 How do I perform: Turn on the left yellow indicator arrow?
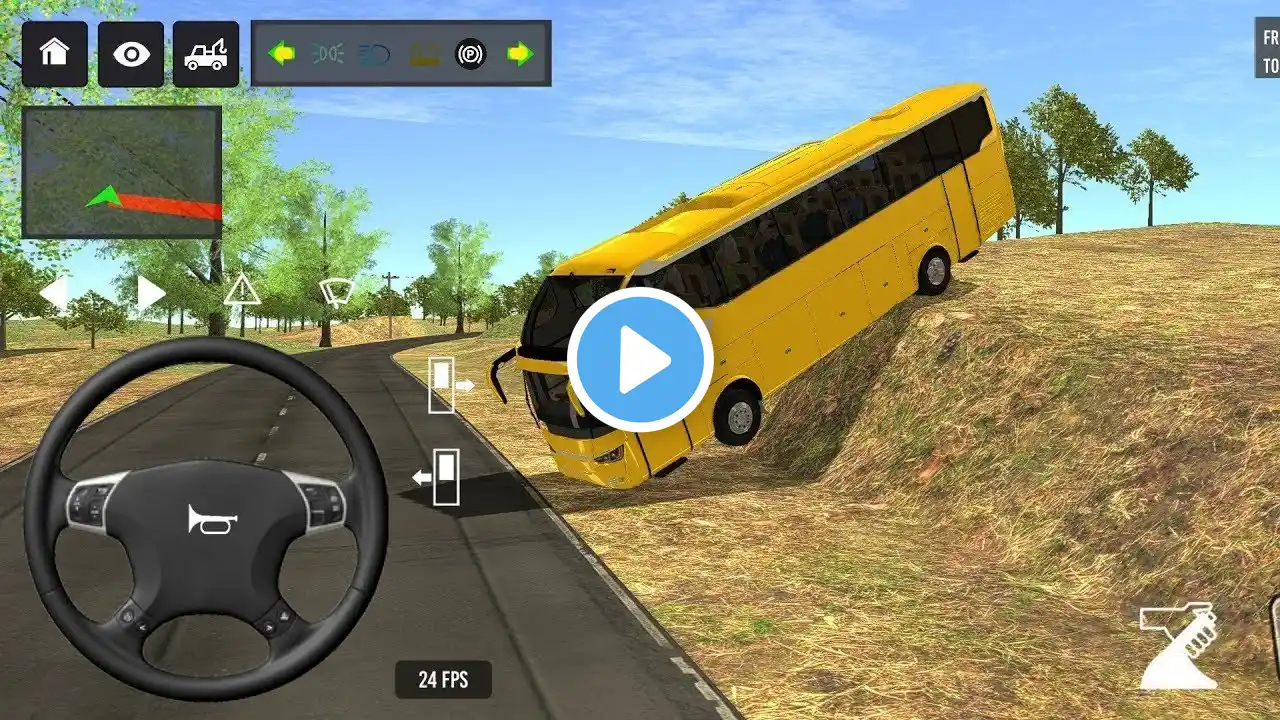[282, 54]
